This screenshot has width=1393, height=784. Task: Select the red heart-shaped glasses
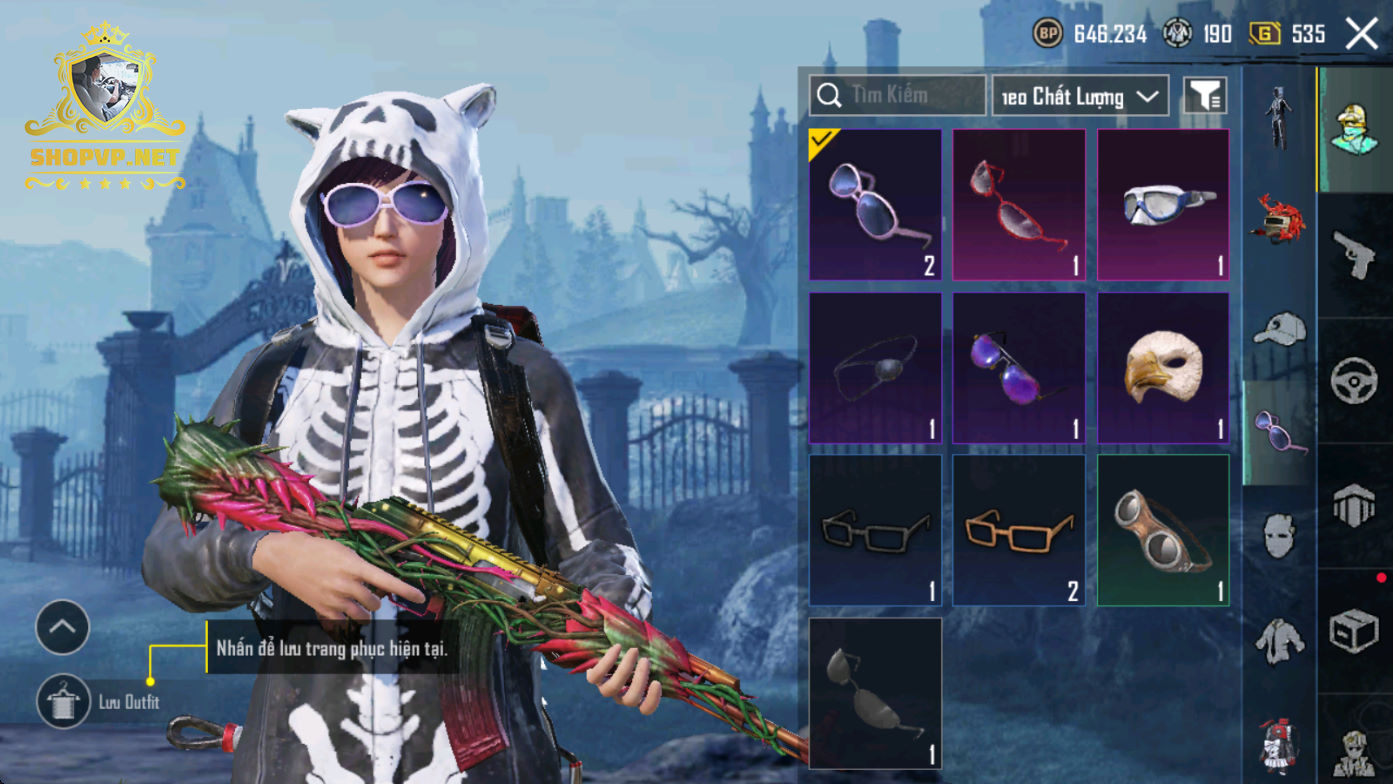(x=1019, y=205)
